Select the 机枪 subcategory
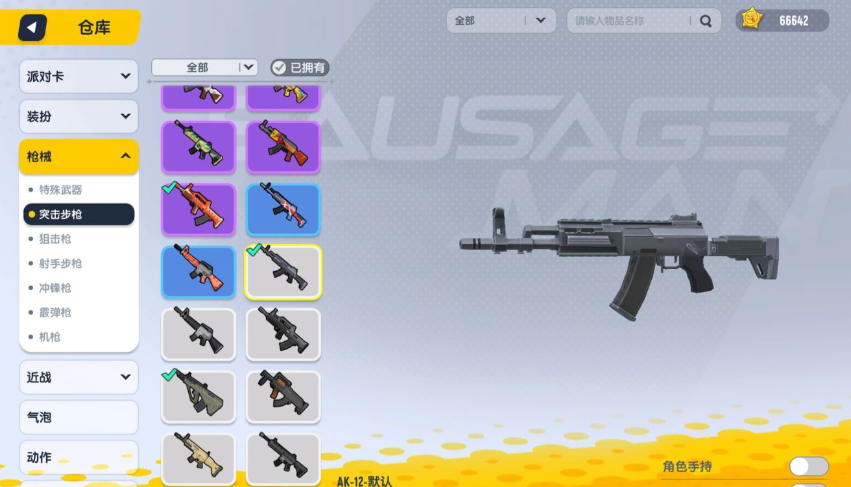 49,337
